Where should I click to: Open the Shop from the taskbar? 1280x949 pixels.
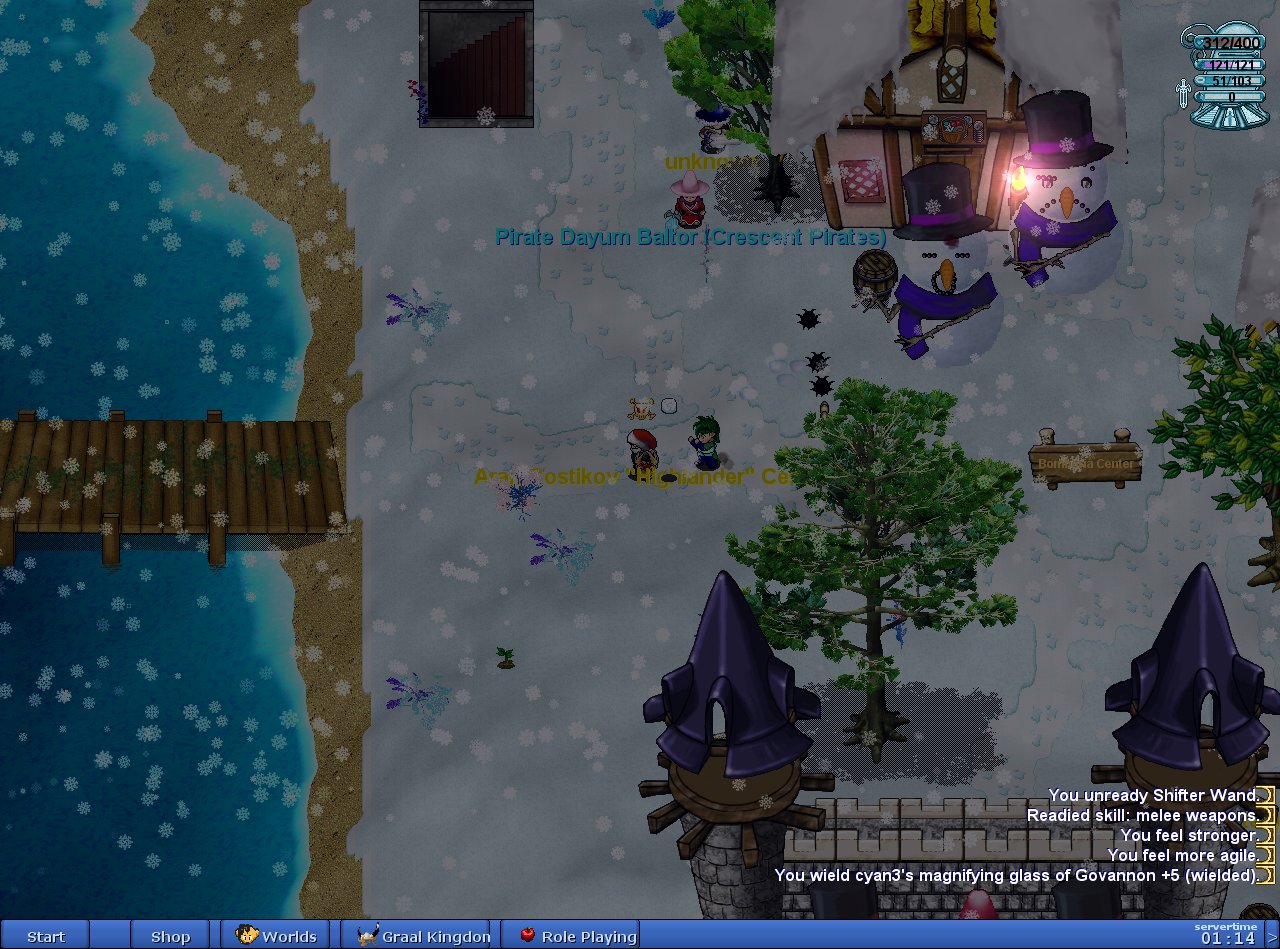[x=170, y=936]
